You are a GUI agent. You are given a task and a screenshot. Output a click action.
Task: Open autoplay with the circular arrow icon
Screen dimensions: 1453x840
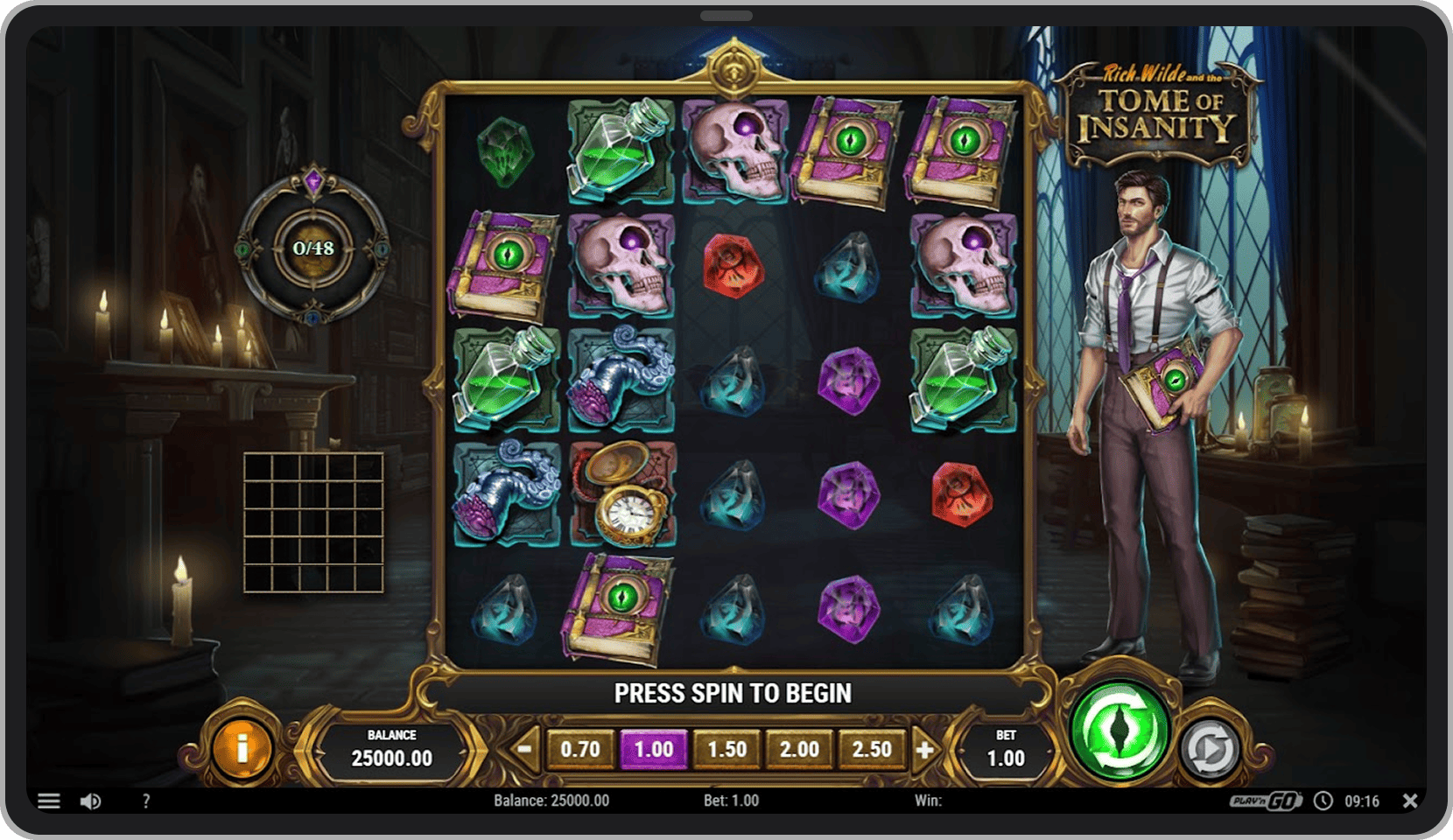coord(1211,748)
